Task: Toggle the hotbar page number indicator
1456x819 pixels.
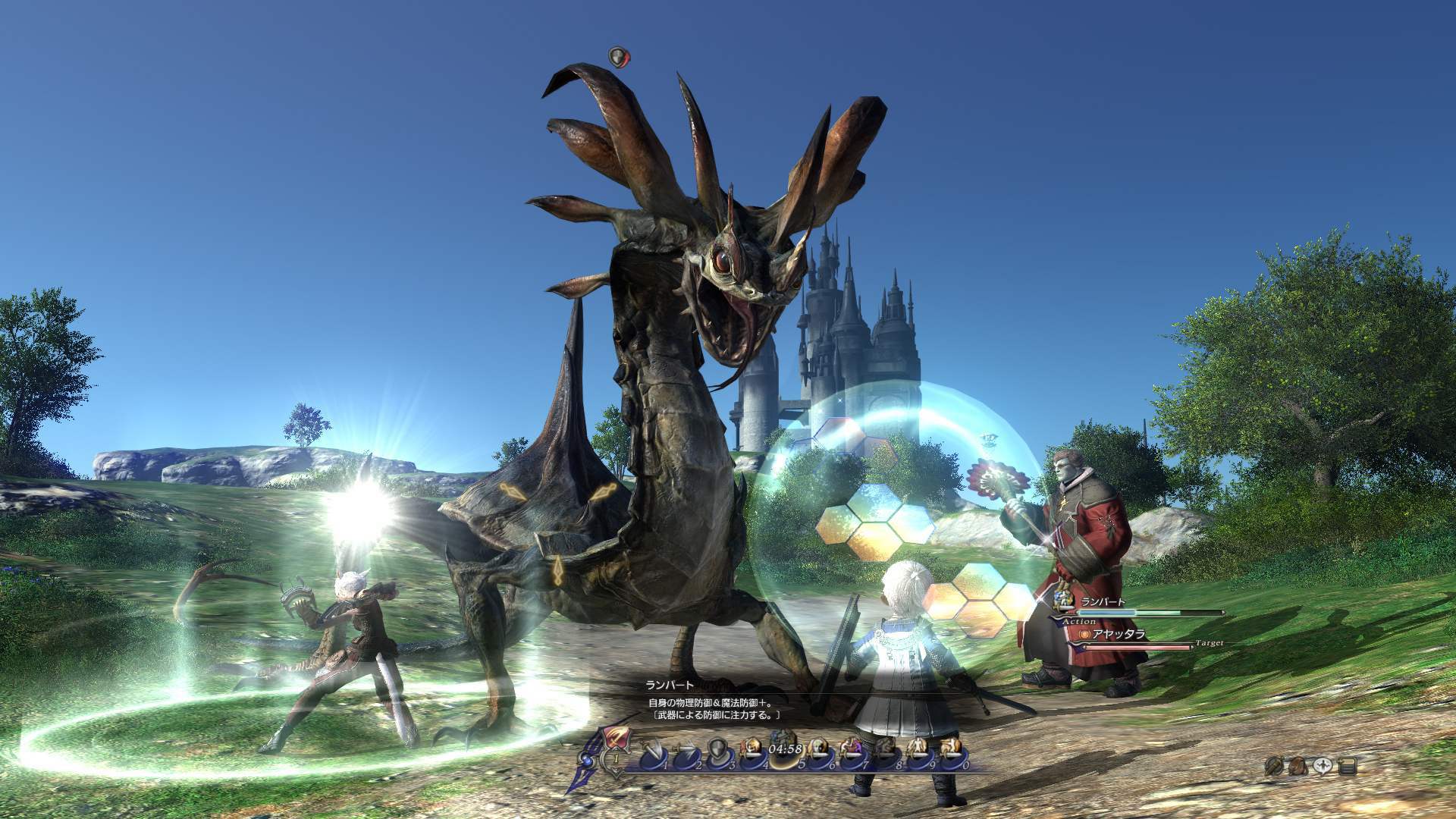Action: (616, 758)
